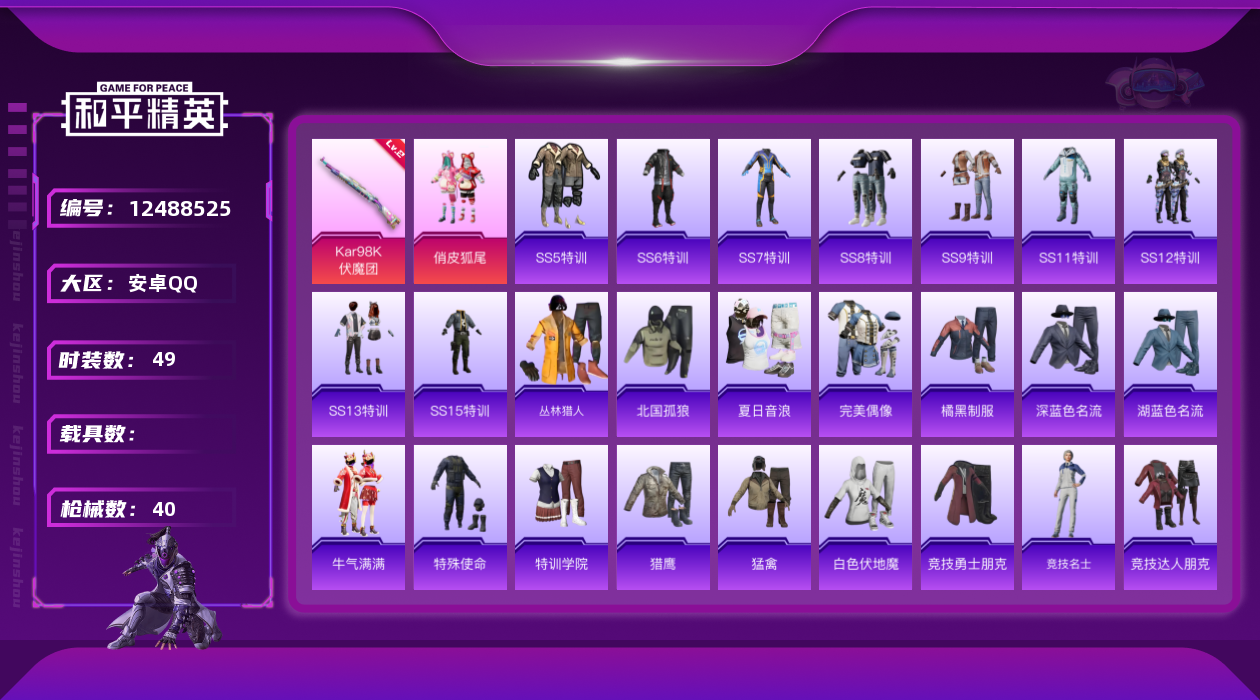Open the 竞技勇士朋克 outfit tile
The image size is (1260, 700).
pos(967,517)
